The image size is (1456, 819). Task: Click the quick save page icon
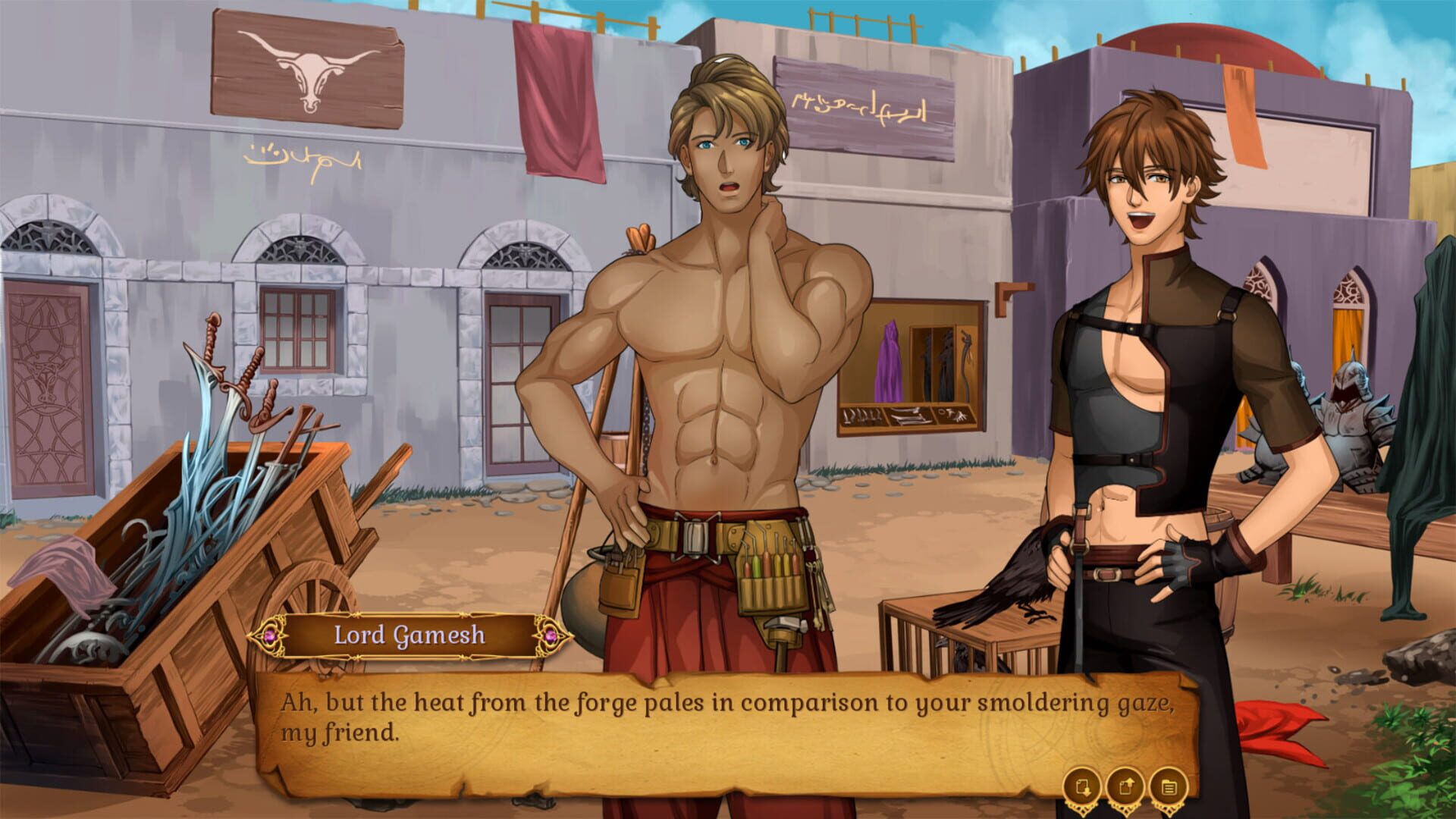click(x=1082, y=786)
